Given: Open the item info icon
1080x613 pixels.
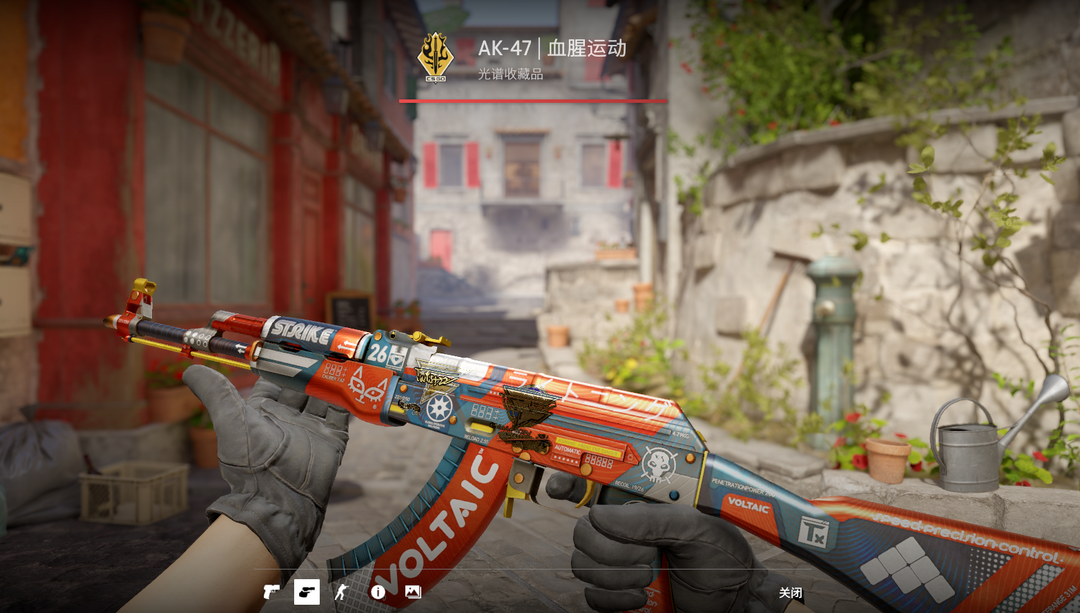Looking at the screenshot, I should click(x=378, y=592).
